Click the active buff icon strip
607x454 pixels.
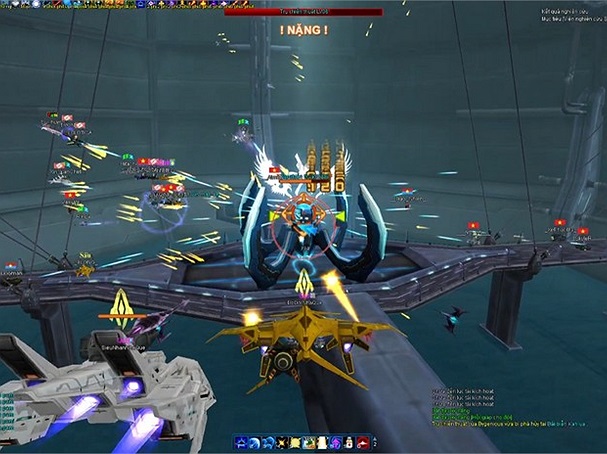[100, 4]
